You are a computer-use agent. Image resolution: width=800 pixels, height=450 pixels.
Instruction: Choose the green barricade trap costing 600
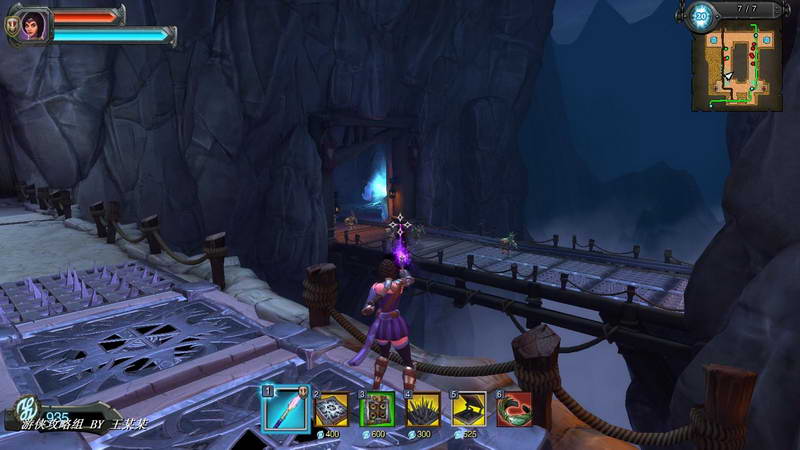[x=377, y=409]
